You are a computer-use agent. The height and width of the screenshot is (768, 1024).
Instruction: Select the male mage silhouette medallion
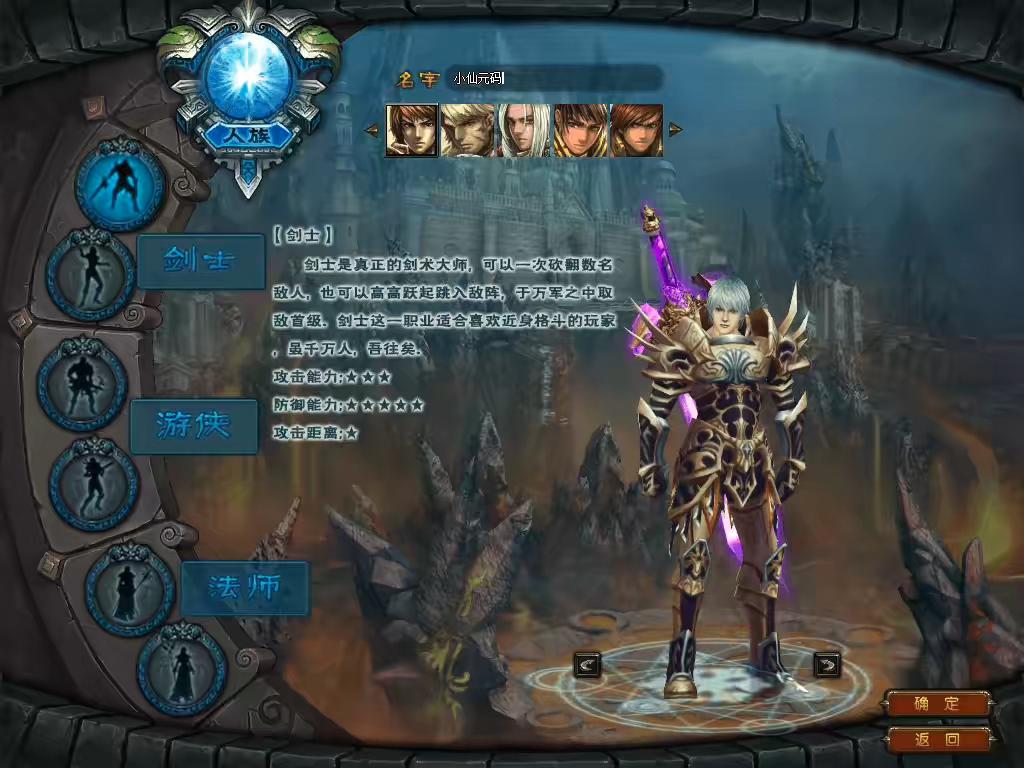point(130,591)
